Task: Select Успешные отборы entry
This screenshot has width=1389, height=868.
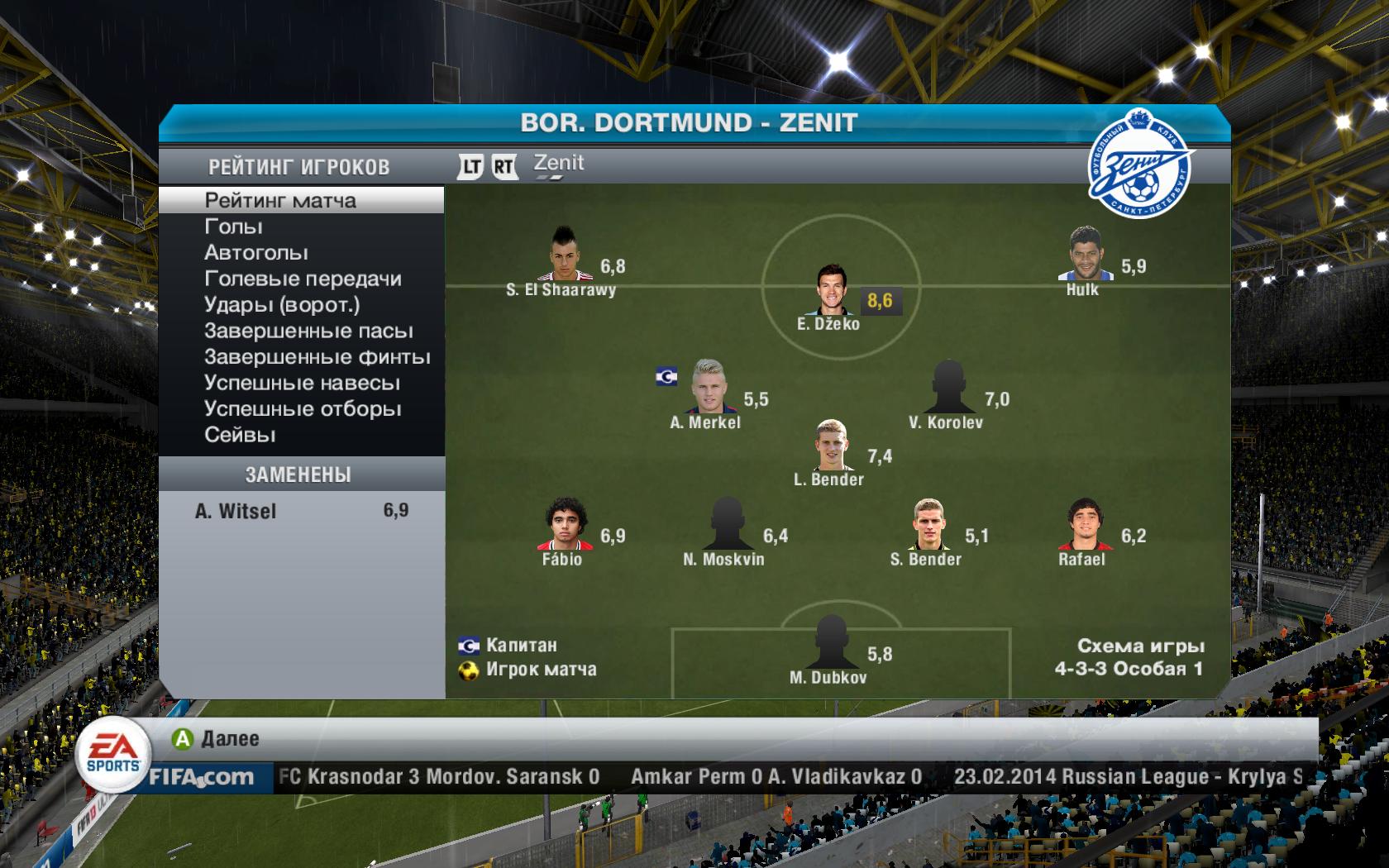Action: 303,409
